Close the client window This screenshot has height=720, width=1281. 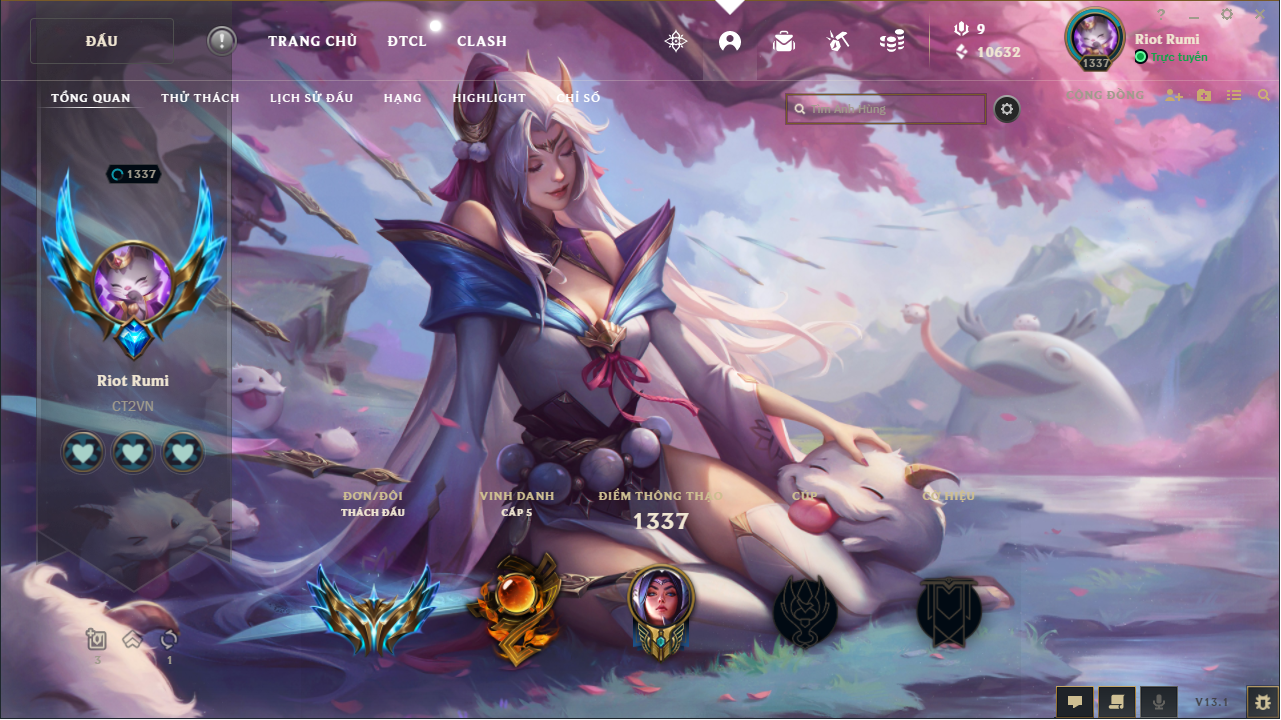1259,14
